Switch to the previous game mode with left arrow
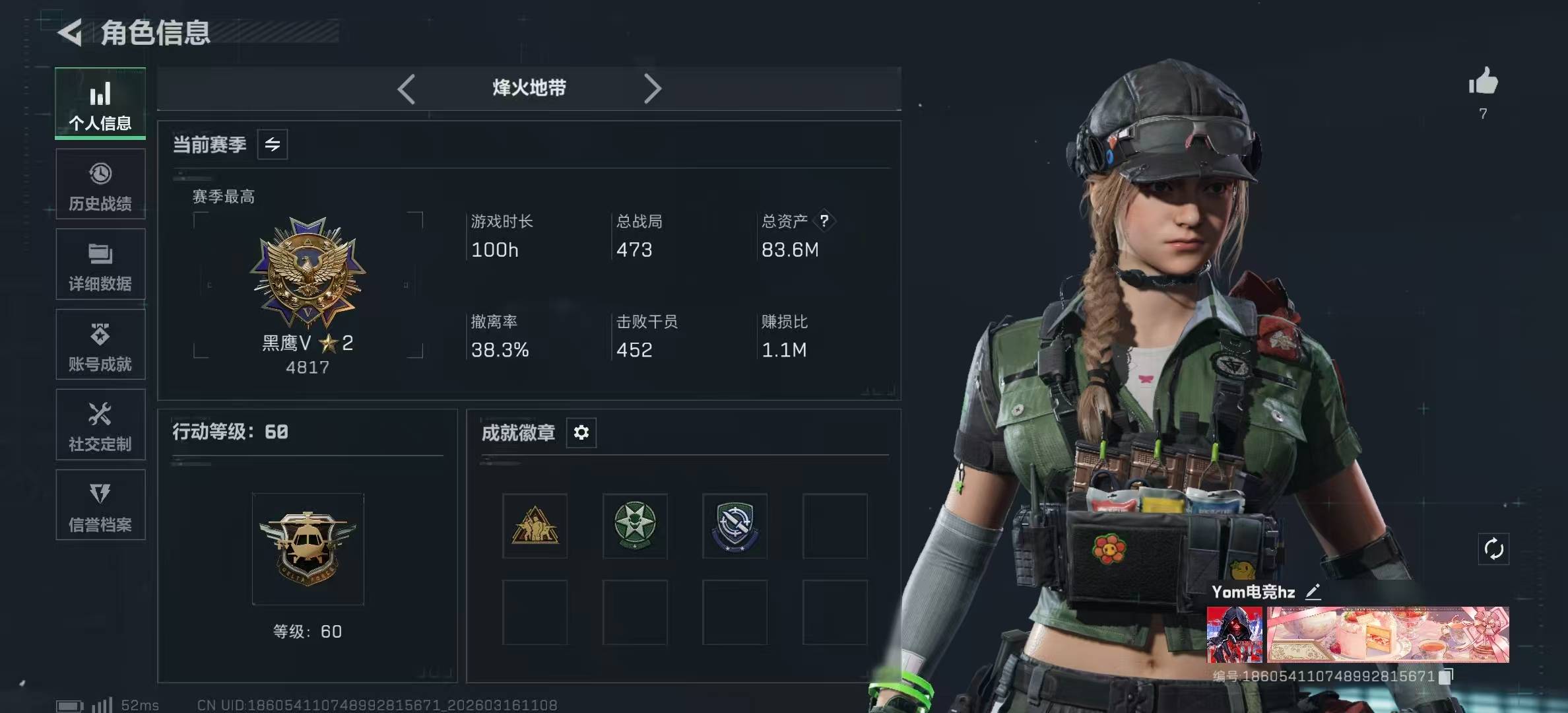1568x713 pixels. pyautogui.click(x=407, y=88)
